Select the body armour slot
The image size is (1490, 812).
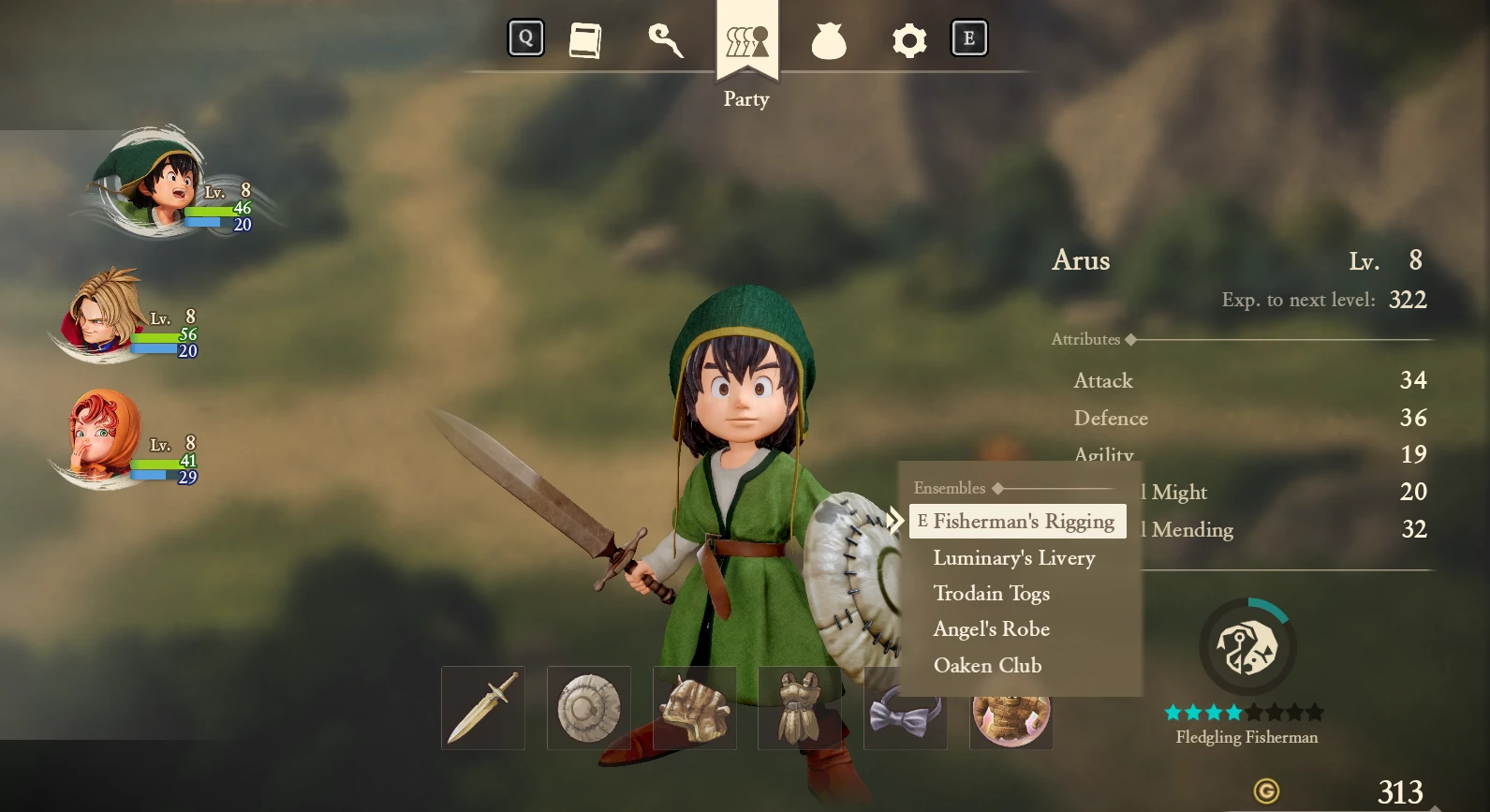point(799,708)
